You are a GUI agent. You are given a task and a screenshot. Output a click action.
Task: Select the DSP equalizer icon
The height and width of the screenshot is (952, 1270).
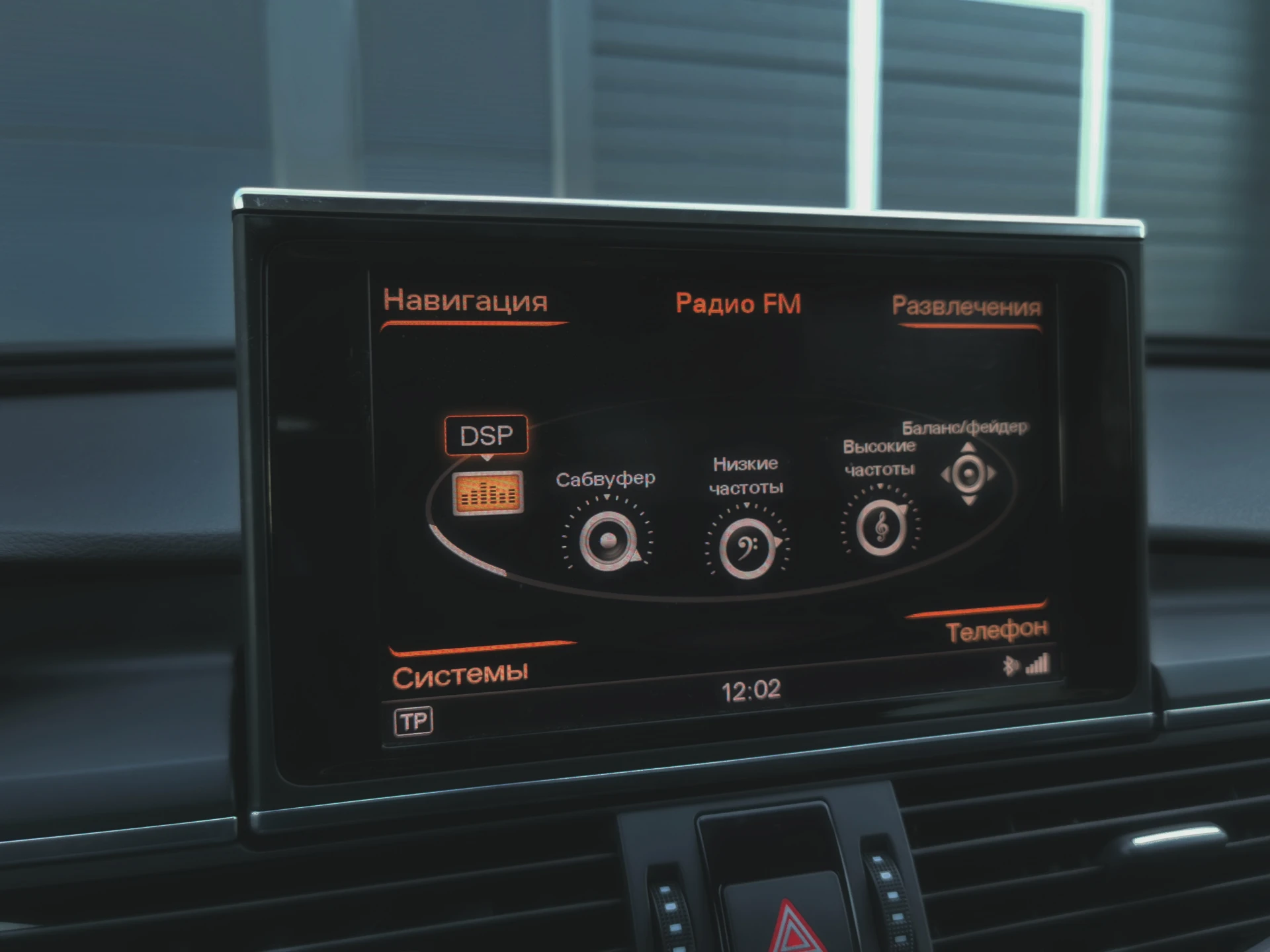[488, 493]
